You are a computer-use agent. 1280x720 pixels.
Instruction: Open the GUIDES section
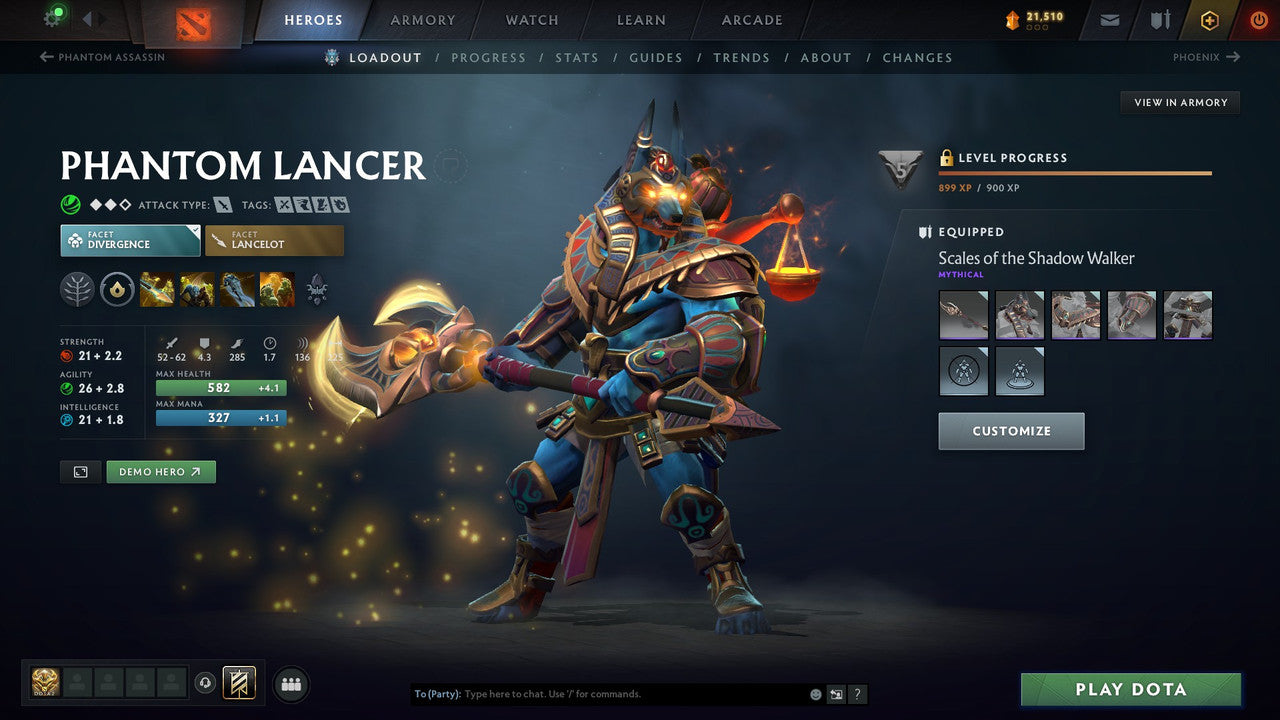(x=655, y=57)
